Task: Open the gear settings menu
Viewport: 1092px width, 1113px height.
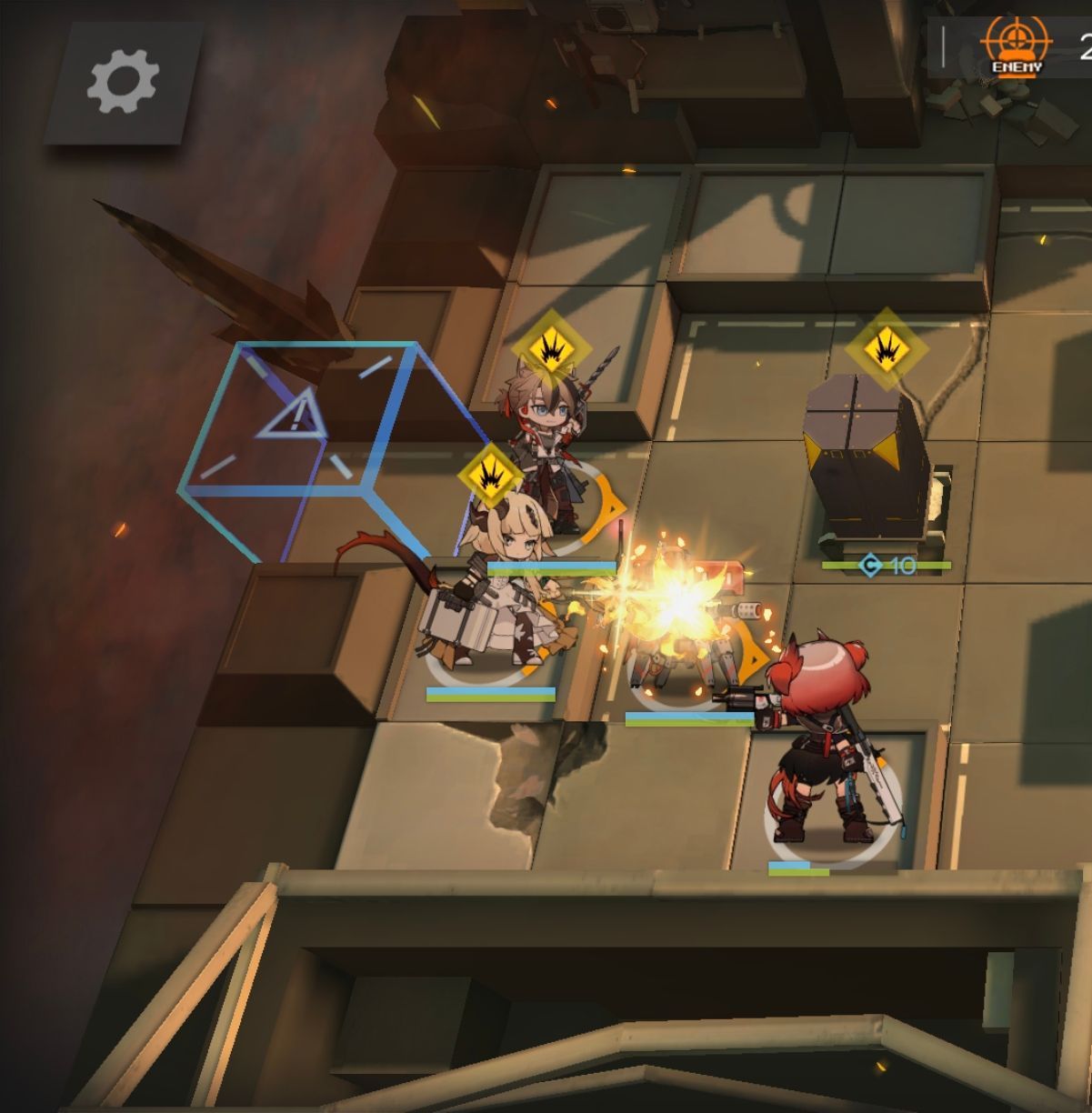Action: 123,82
